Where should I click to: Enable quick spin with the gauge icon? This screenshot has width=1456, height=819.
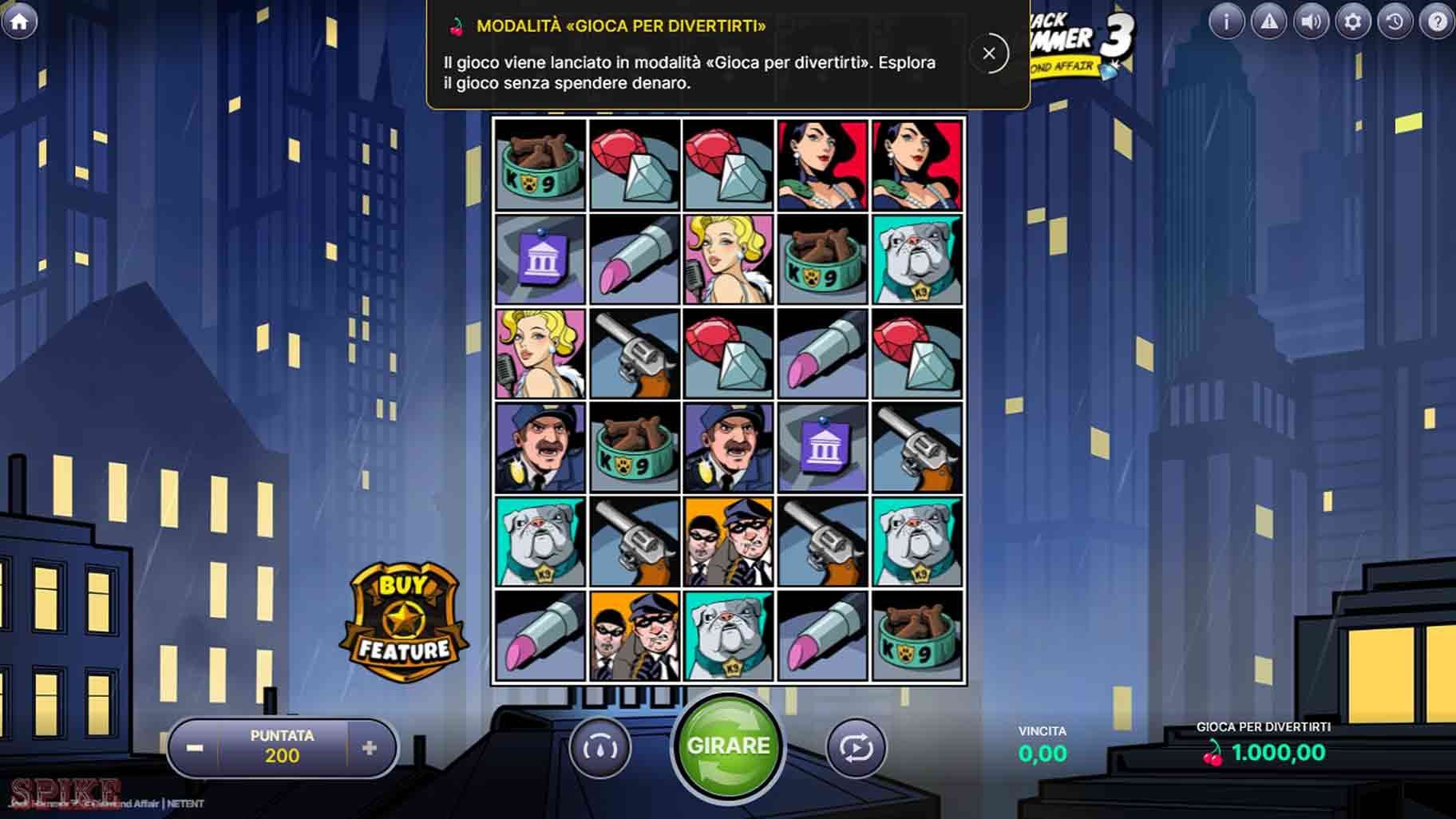(x=601, y=749)
